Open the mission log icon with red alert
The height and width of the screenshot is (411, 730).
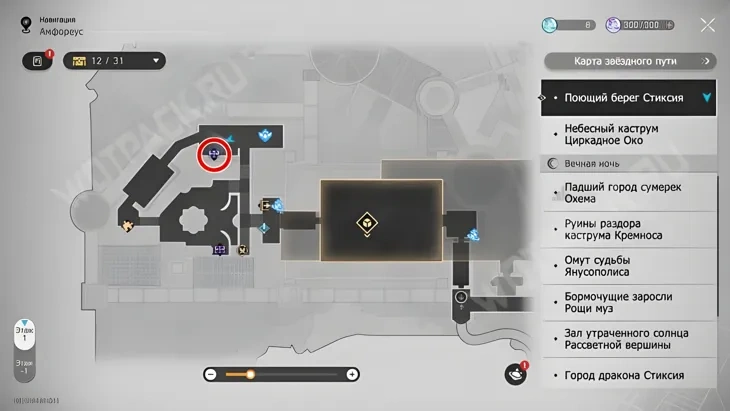pos(37,61)
